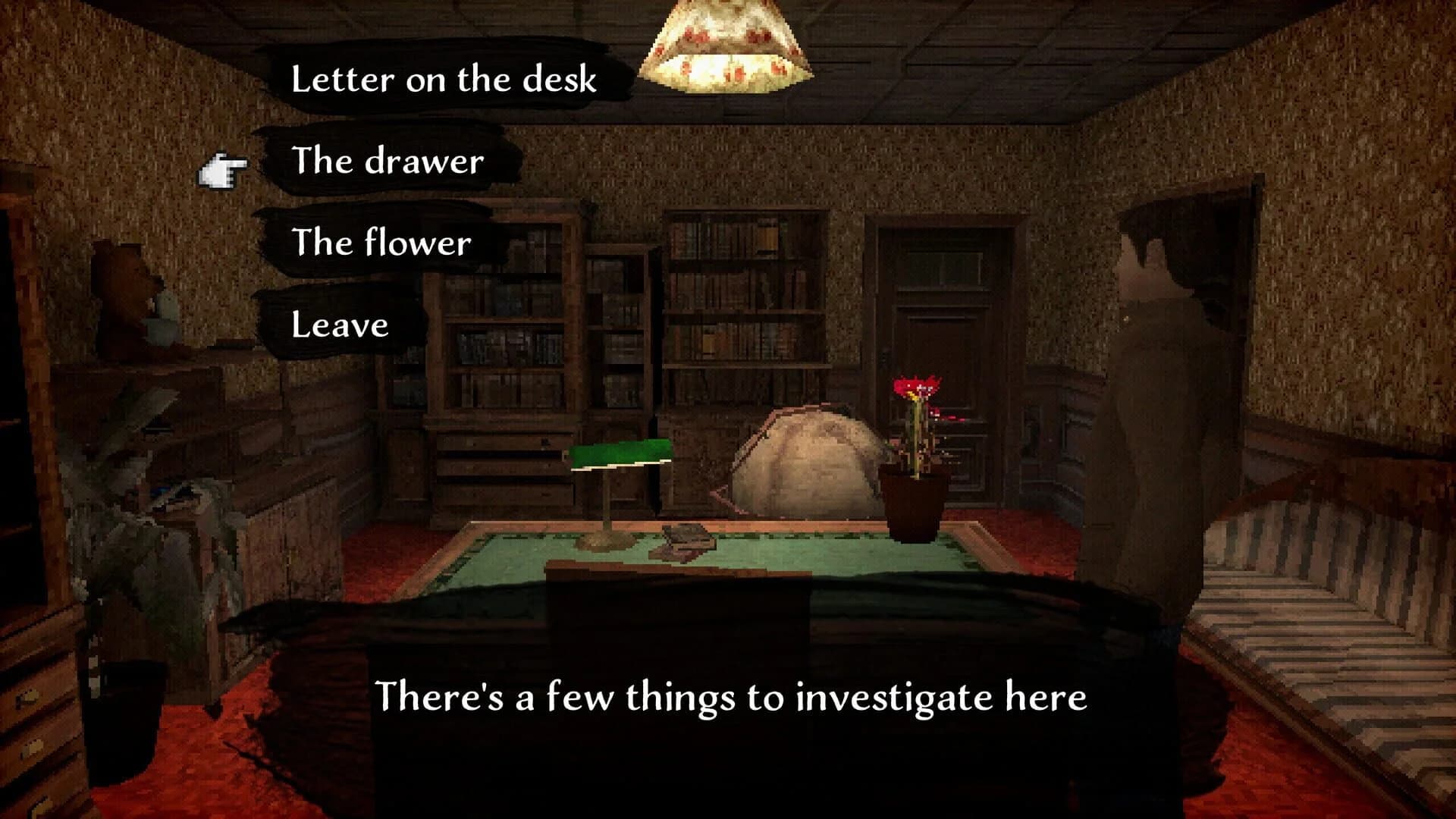This screenshot has height=819, width=1456.
Task: Select 'The flower' investigation option
Action: pos(383,243)
